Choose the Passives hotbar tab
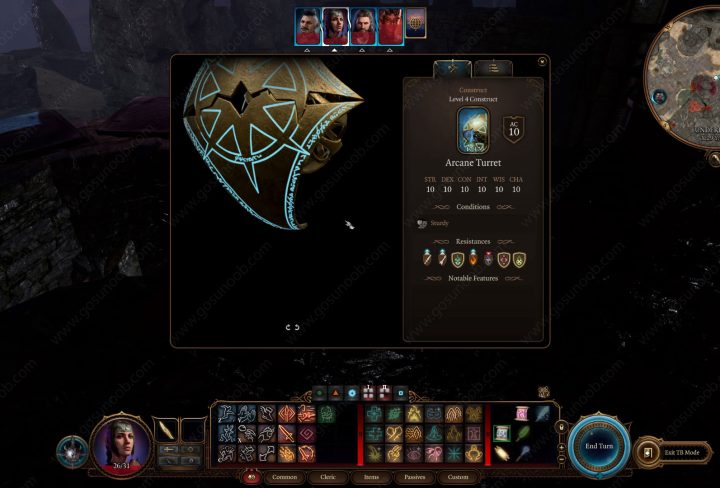 [x=414, y=477]
